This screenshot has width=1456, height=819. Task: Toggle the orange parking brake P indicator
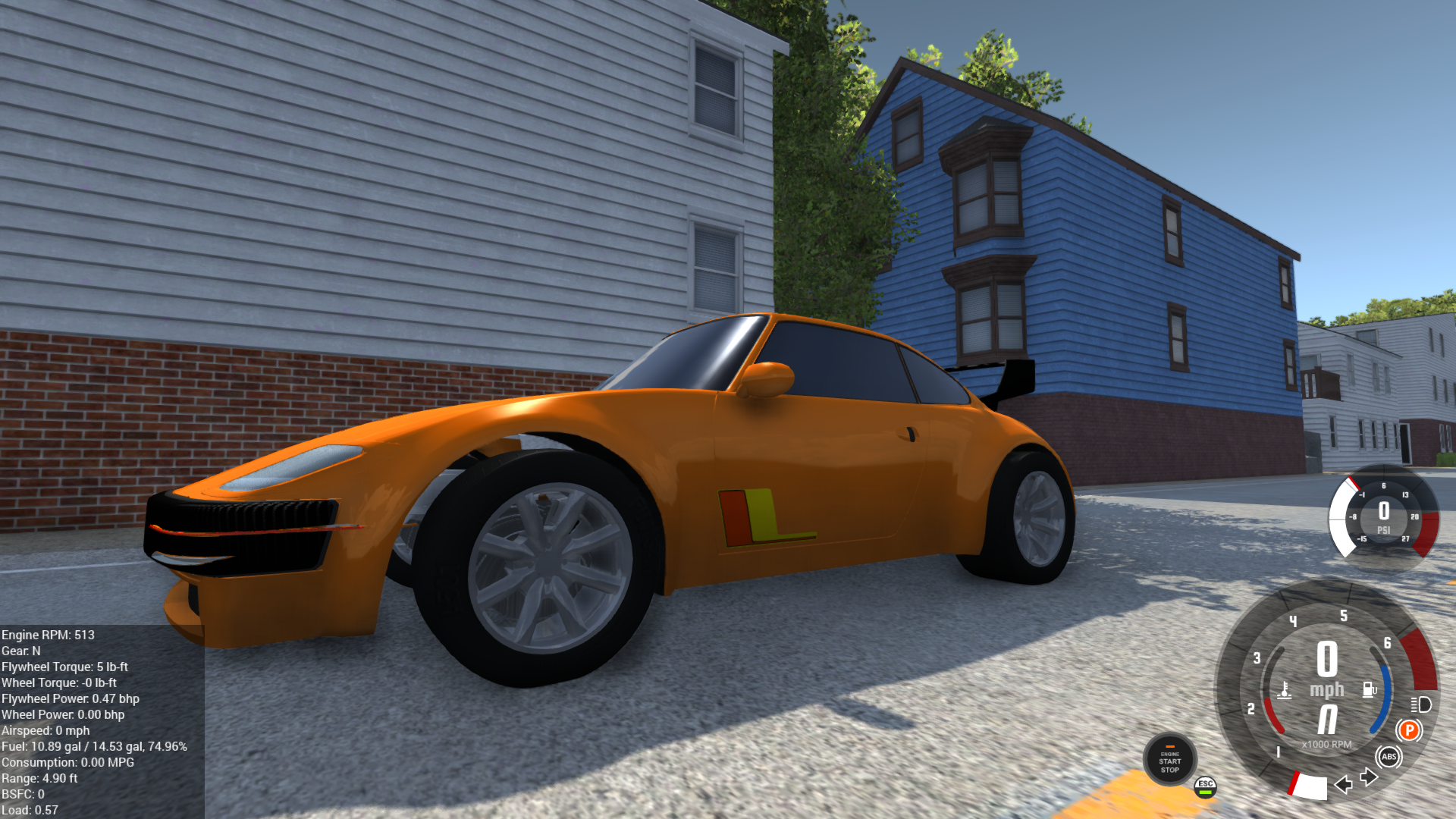tap(1410, 728)
